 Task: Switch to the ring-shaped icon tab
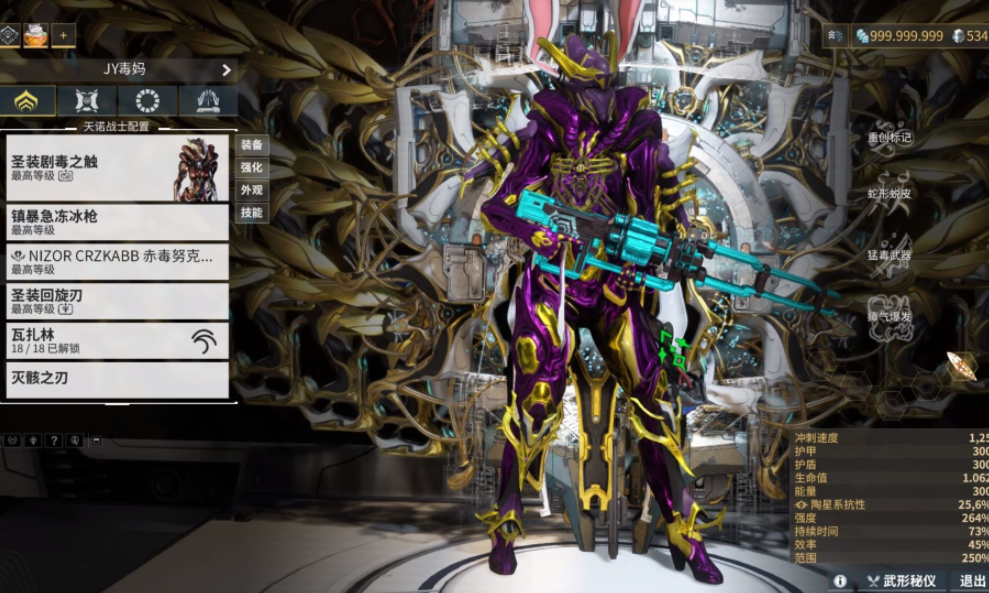pos(147,101)
